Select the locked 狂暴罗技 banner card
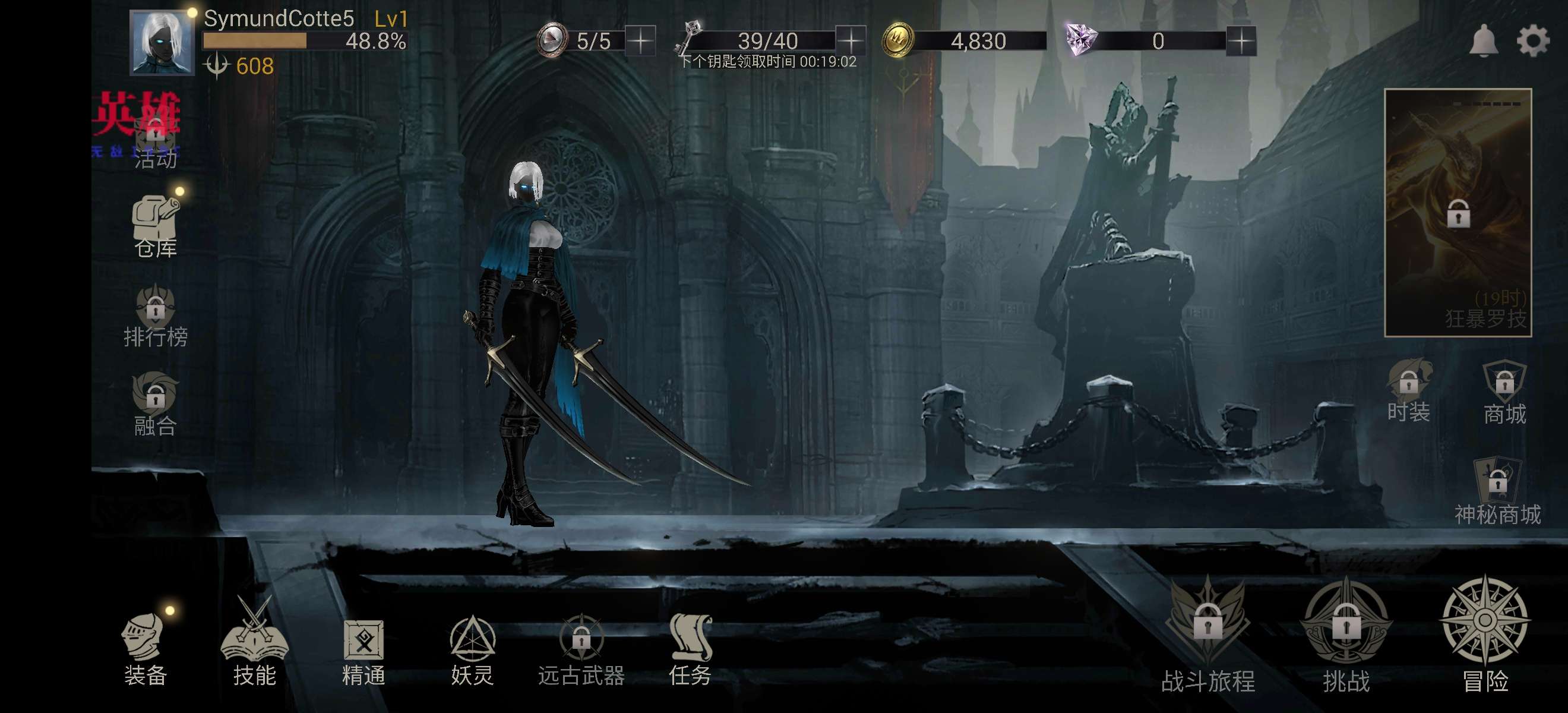The height and width of the screenshot is (713, 1568). tap(1458, 213)
